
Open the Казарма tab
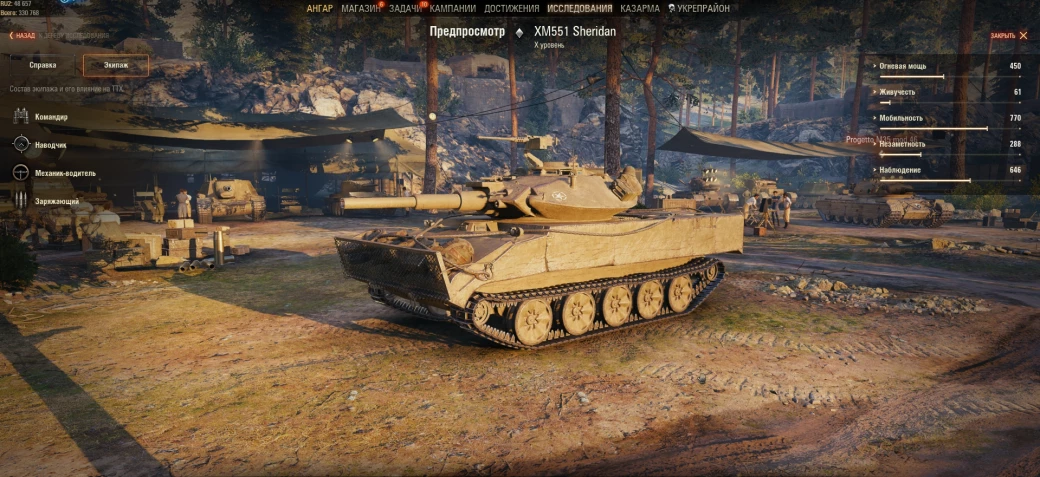[x=639, y=9]
